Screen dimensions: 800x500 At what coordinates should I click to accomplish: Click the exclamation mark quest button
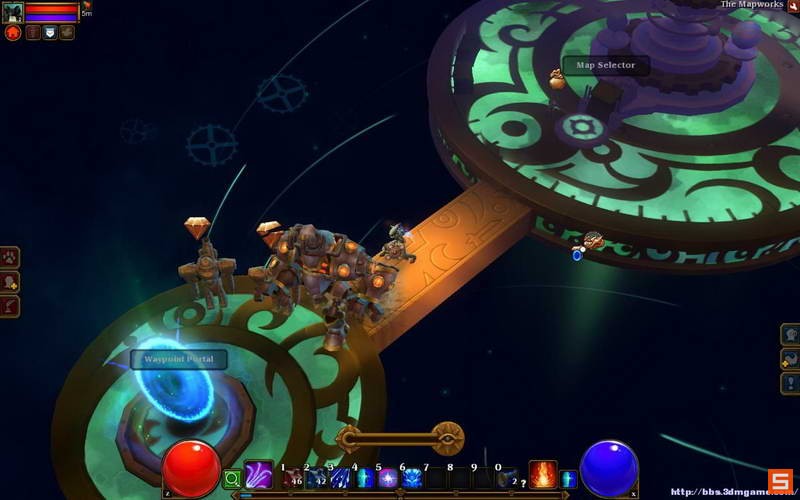tap(789, 382)
